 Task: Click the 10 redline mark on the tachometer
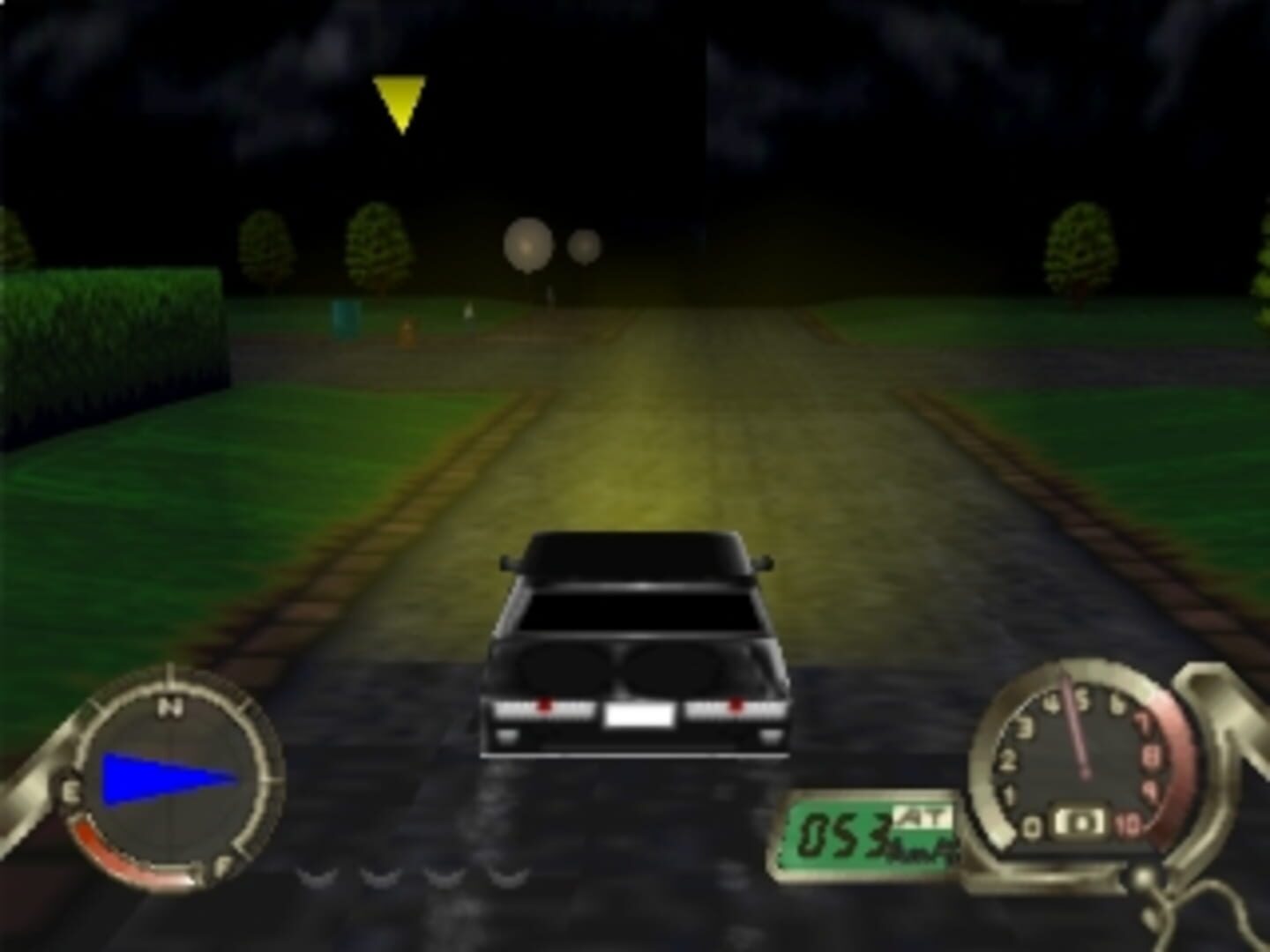[x=1127, y=822]
